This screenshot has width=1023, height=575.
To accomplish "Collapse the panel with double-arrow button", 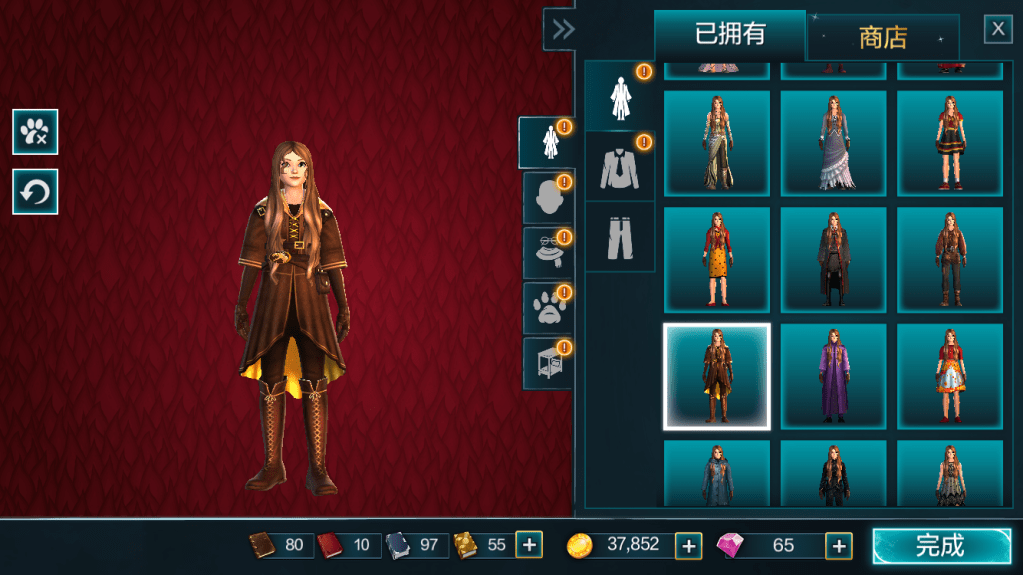I will click(563, 29).
